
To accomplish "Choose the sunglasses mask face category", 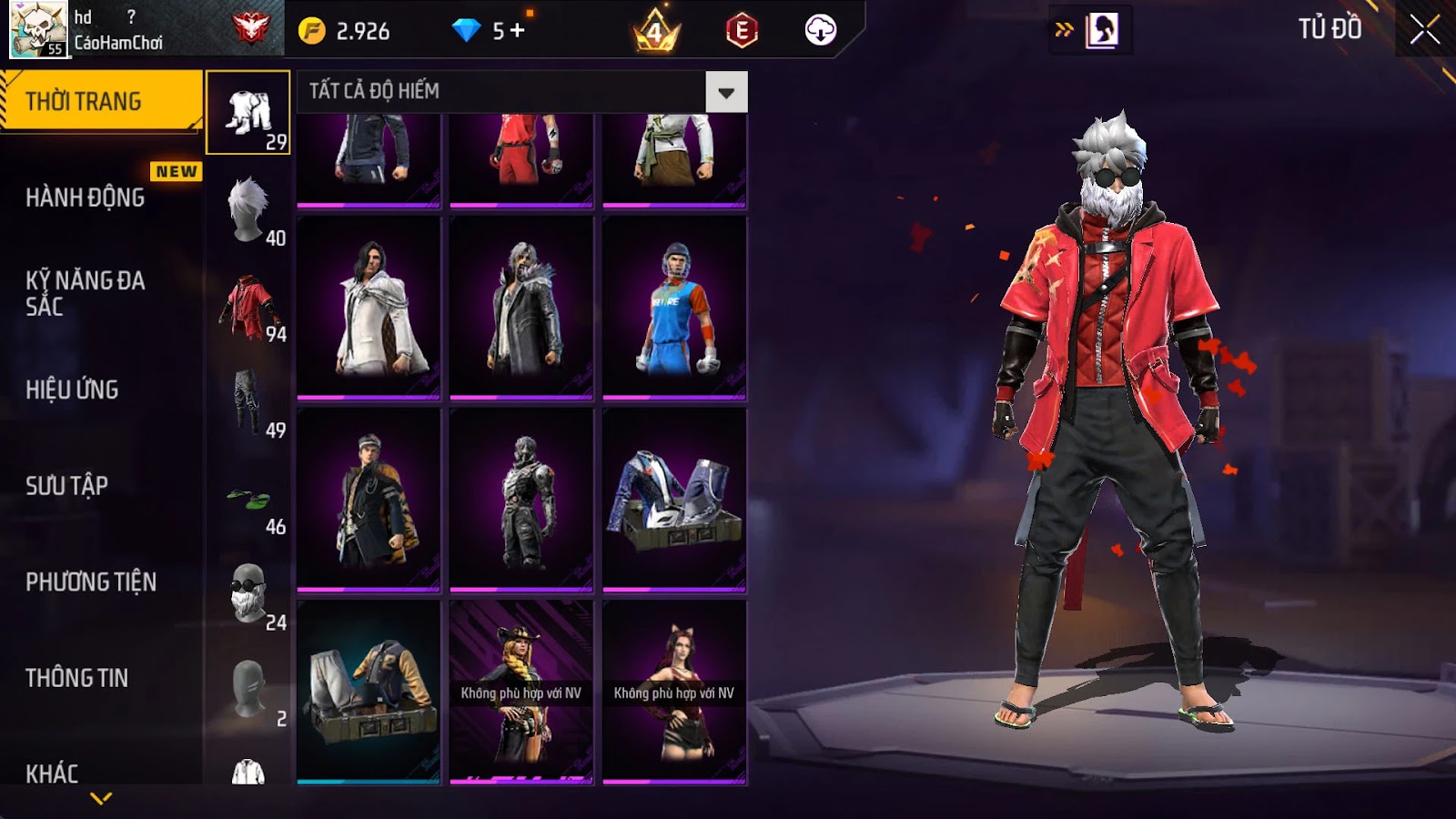I will pyautogui.click(x=248, y=594).
